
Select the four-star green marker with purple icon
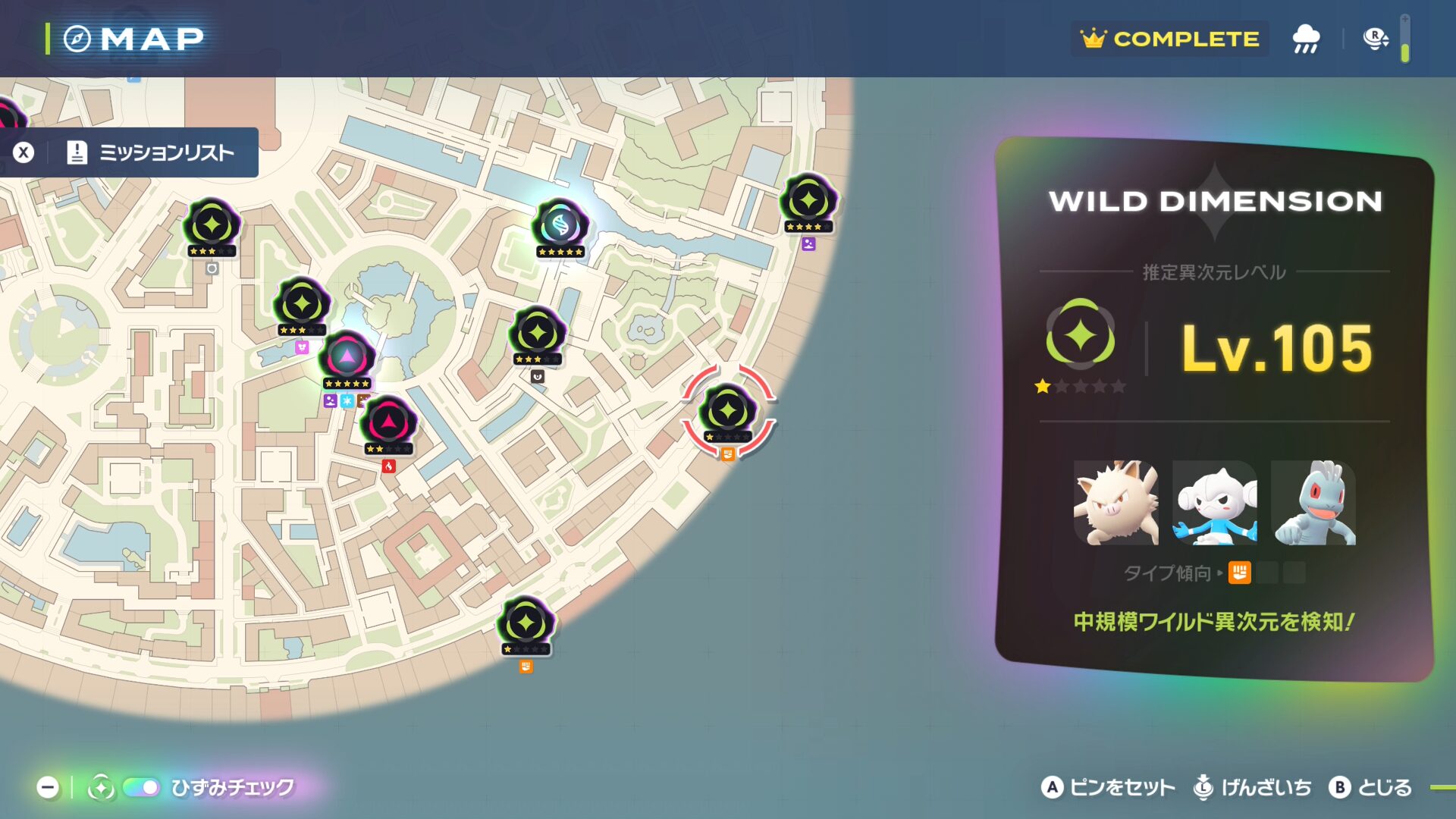pos(808,201)
